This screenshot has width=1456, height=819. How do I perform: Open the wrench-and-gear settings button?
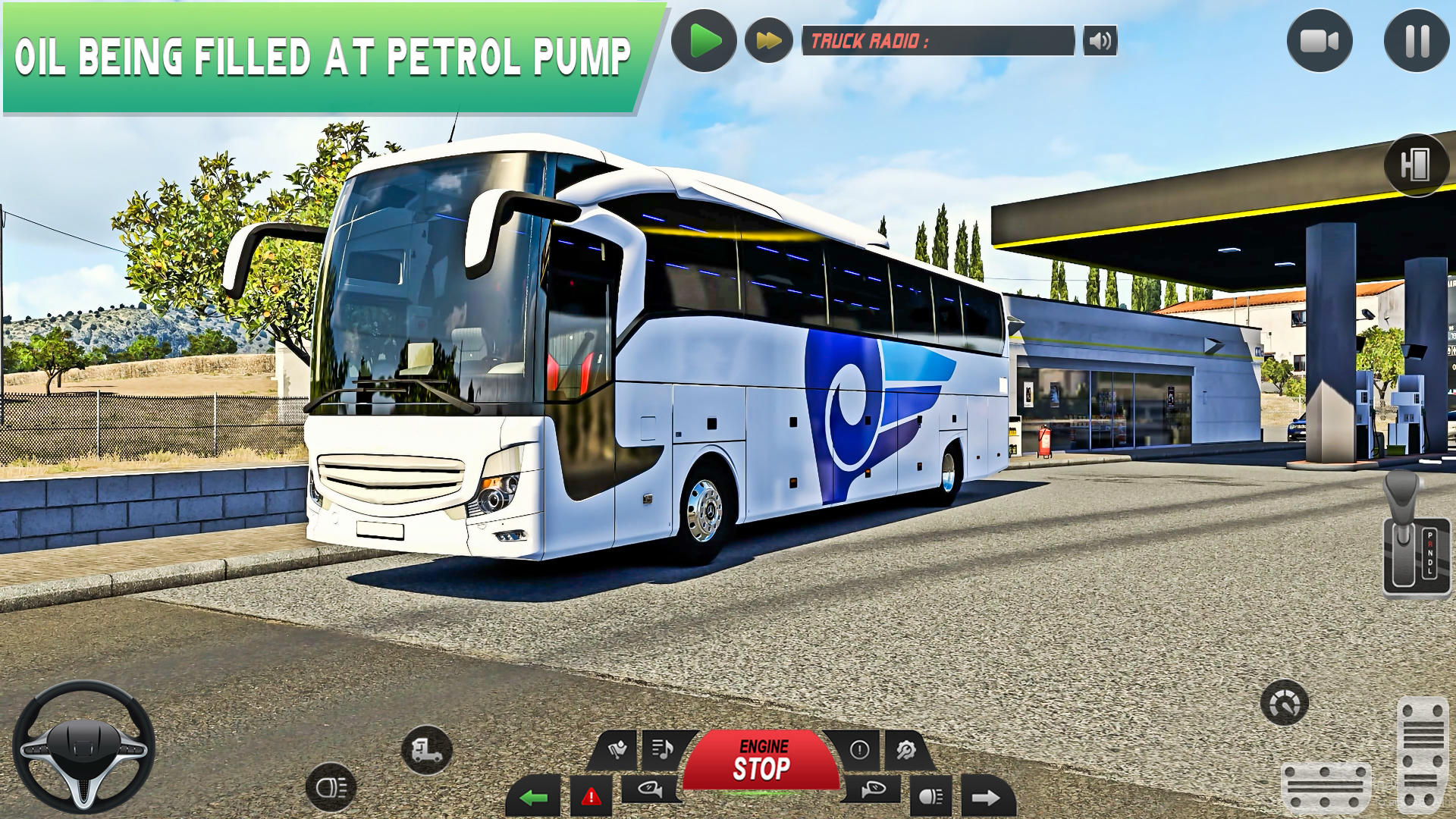905,750
